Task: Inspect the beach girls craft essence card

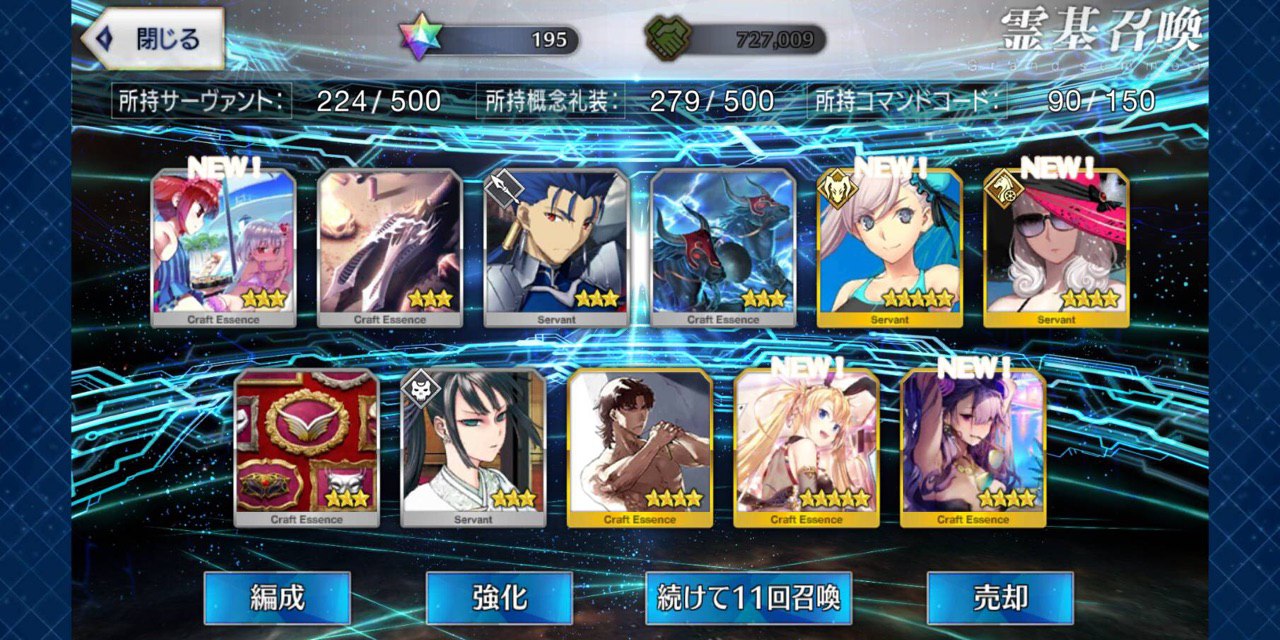Action: [x=224, y=248]
